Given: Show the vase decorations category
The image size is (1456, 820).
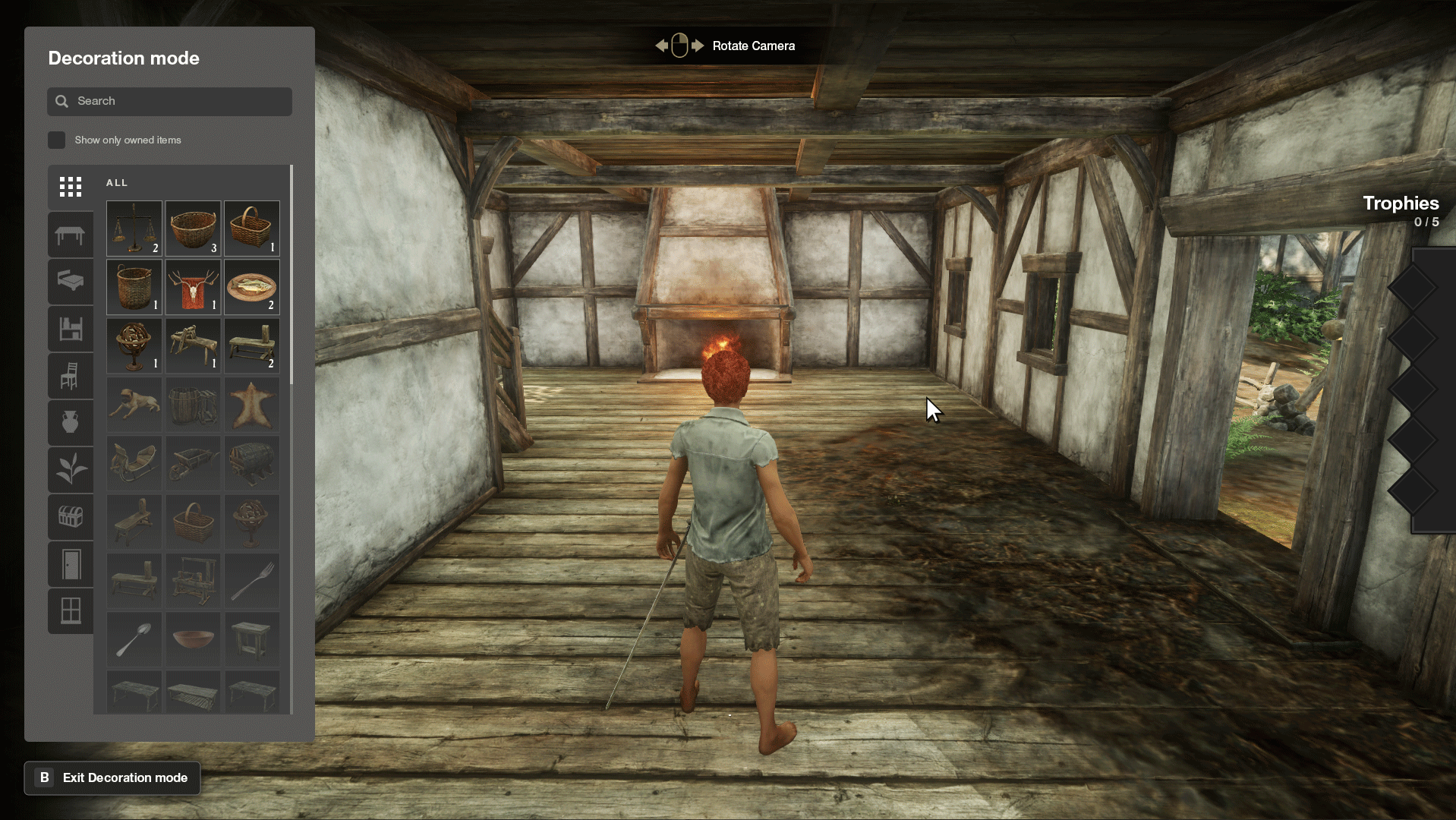Looking at the screenshot, I should 71,422.
